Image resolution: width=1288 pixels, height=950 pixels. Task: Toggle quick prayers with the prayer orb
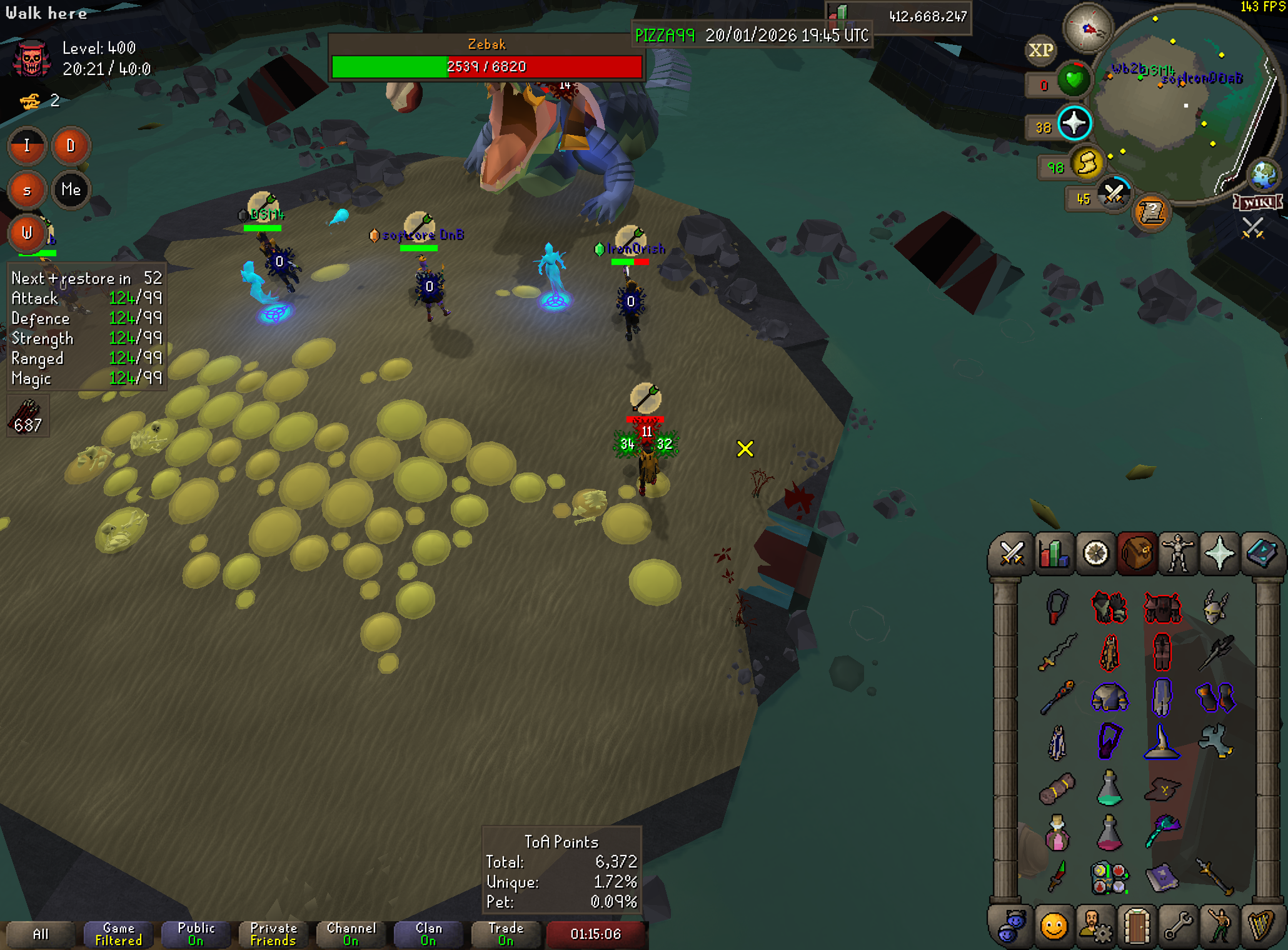coord(1074,123)
